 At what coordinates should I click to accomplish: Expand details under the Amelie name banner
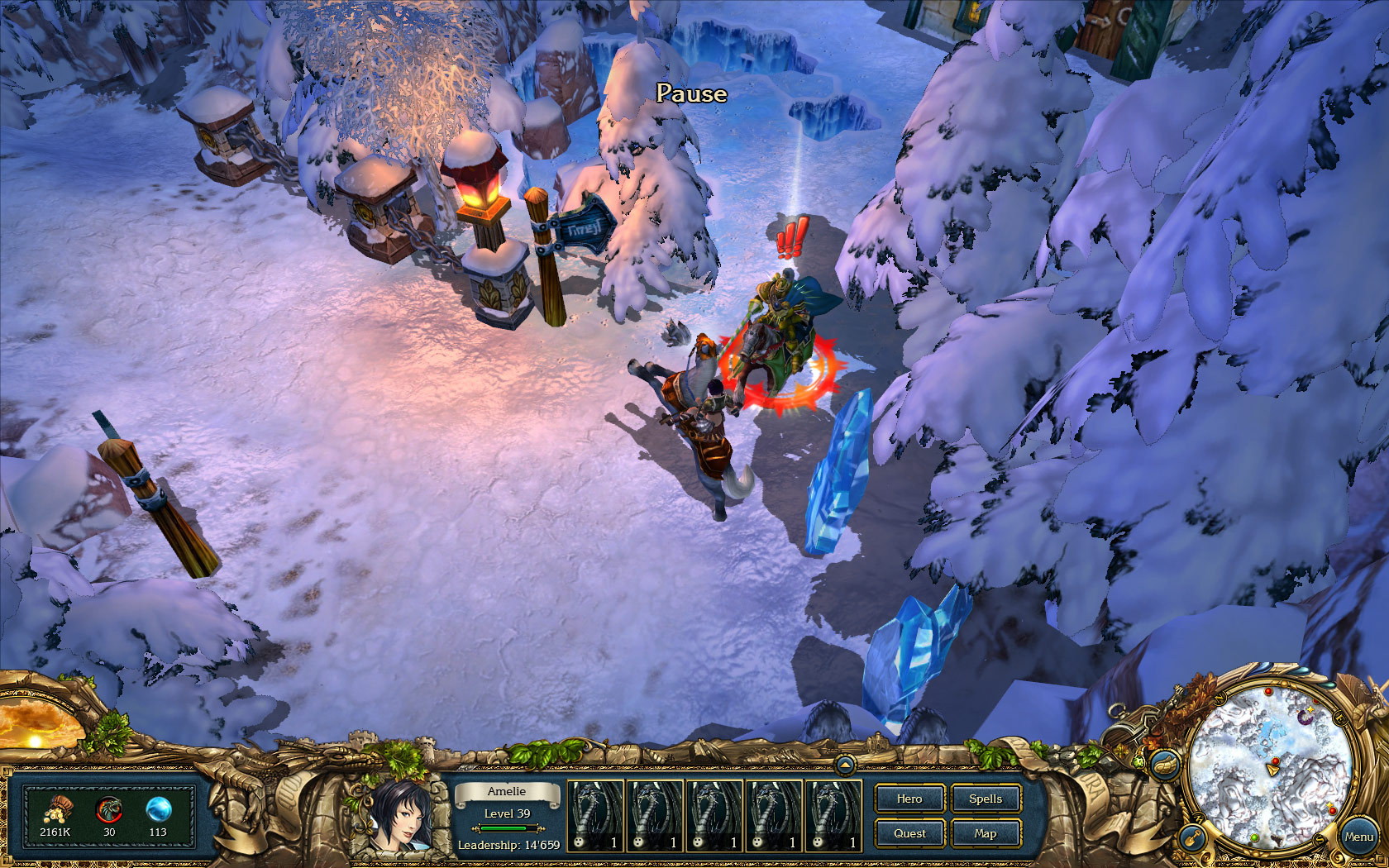[507, 791]
